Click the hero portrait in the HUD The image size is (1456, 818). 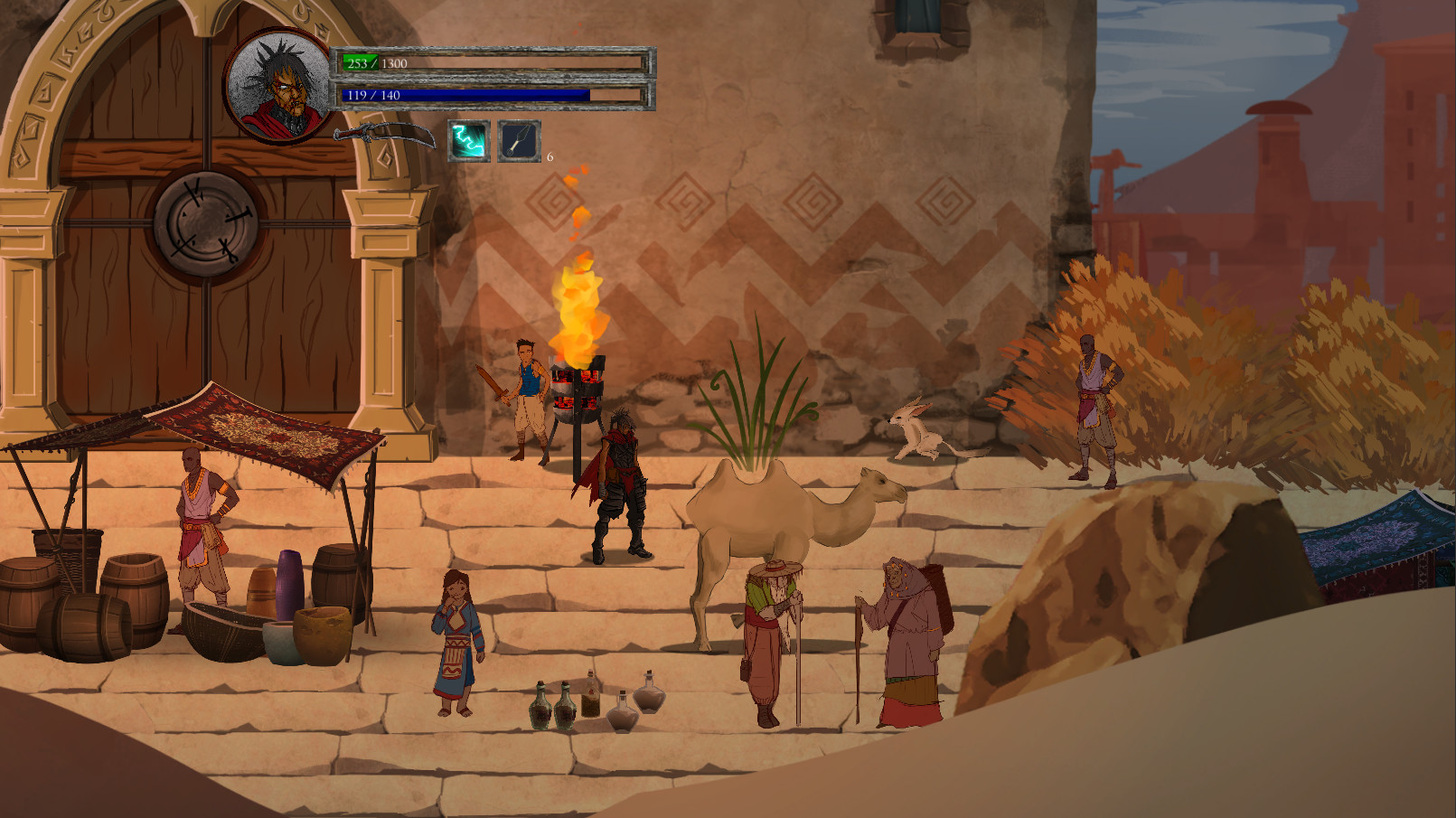[x=279, y=86]
